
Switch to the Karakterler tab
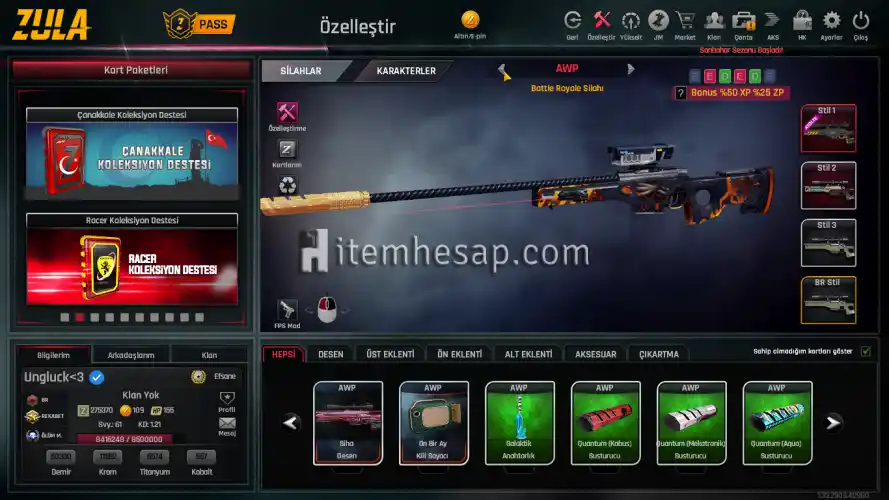click(x=405, y=71)
